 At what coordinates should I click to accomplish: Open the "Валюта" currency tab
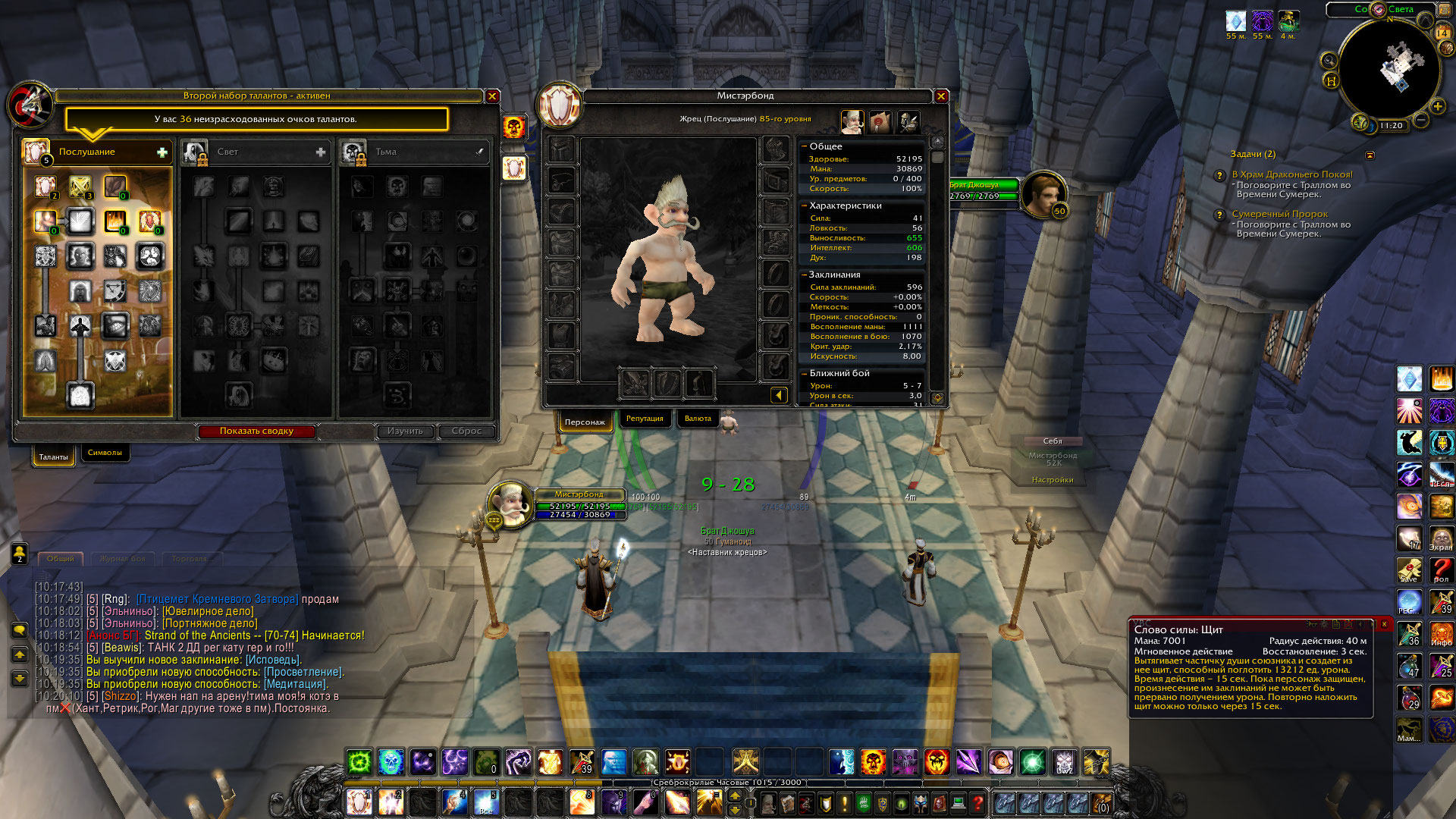pos(698,419)
